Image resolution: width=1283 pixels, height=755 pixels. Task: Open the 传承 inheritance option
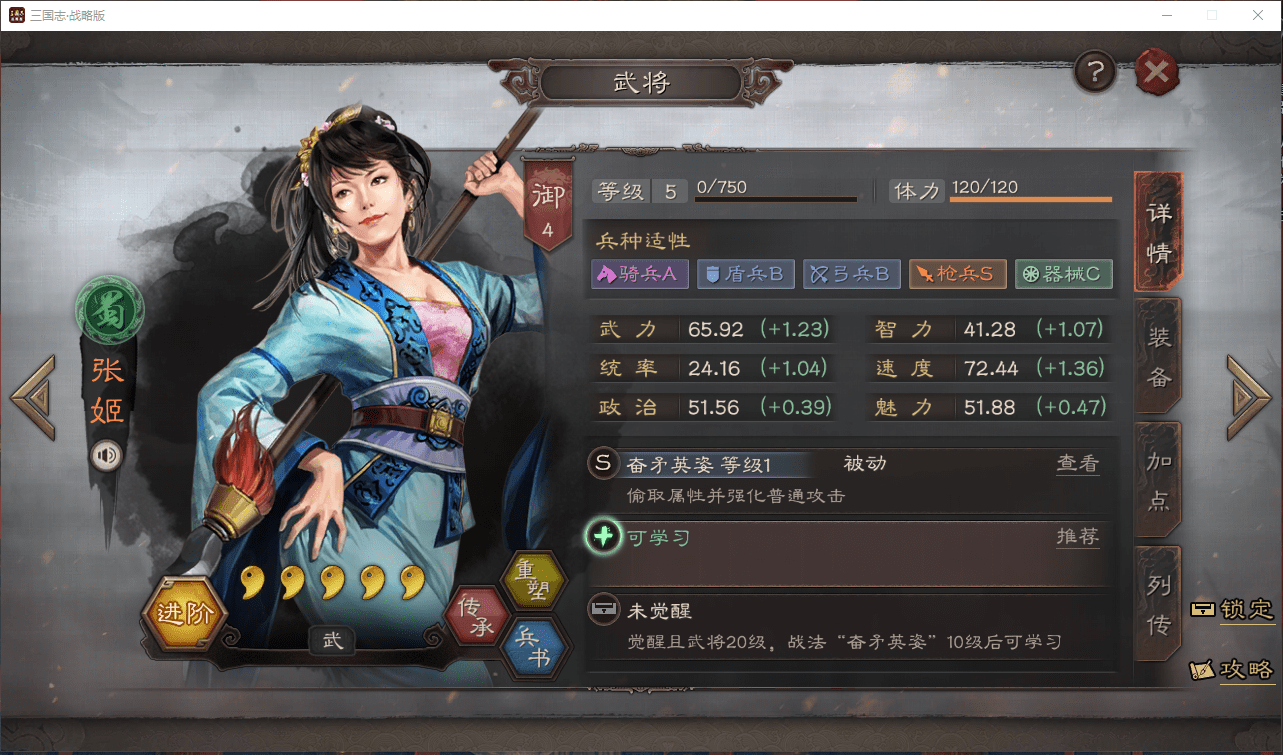475,614
